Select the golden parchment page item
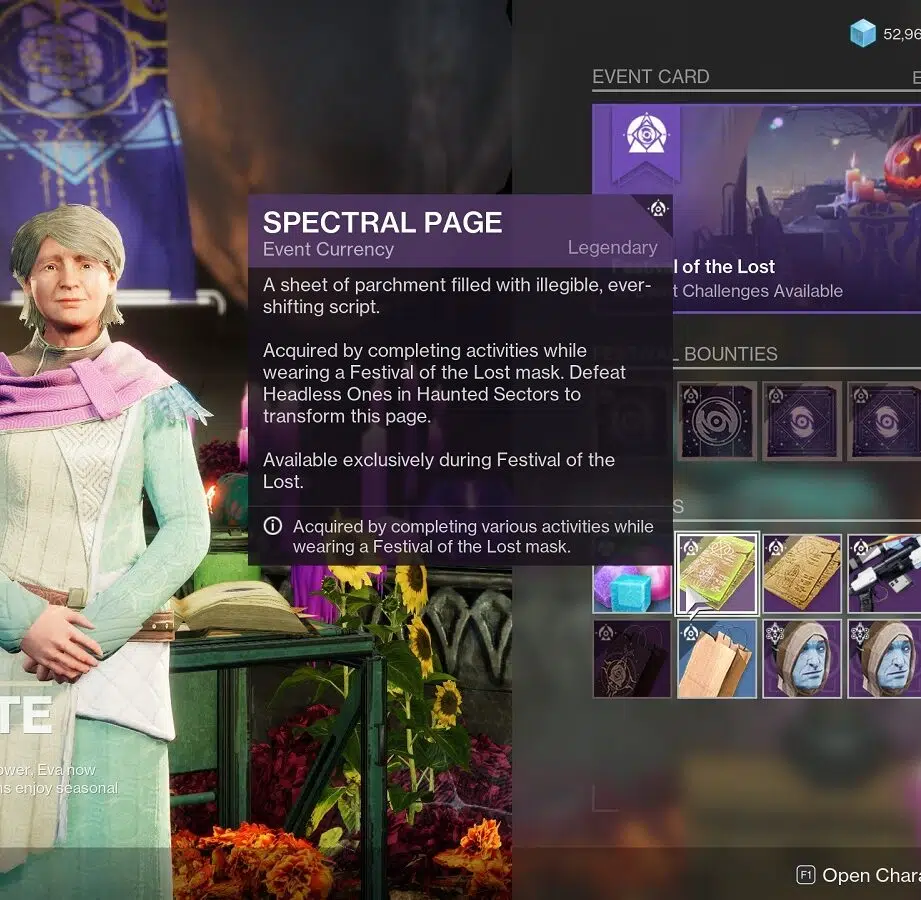Screen dimensions: 921x900 802,573
